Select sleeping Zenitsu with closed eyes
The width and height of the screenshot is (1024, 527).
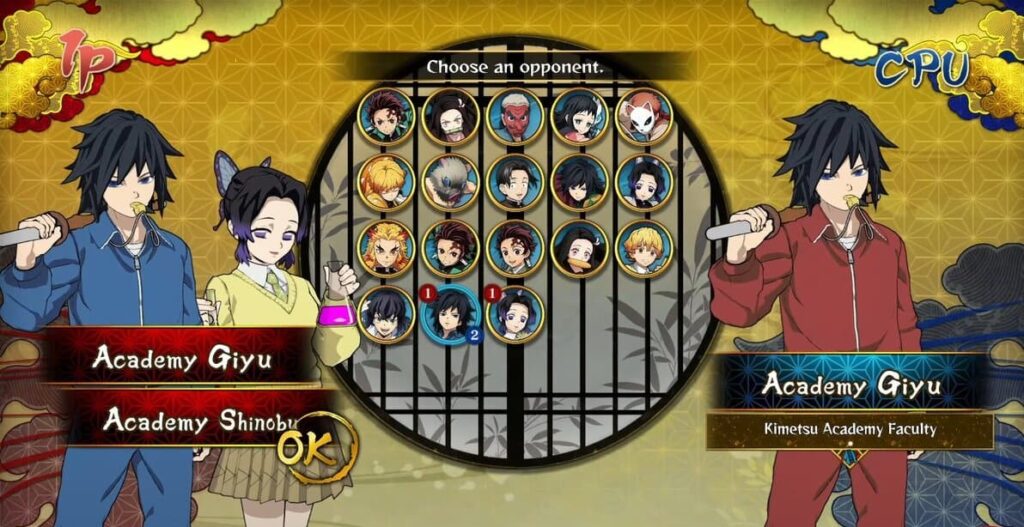pos(386,182)
